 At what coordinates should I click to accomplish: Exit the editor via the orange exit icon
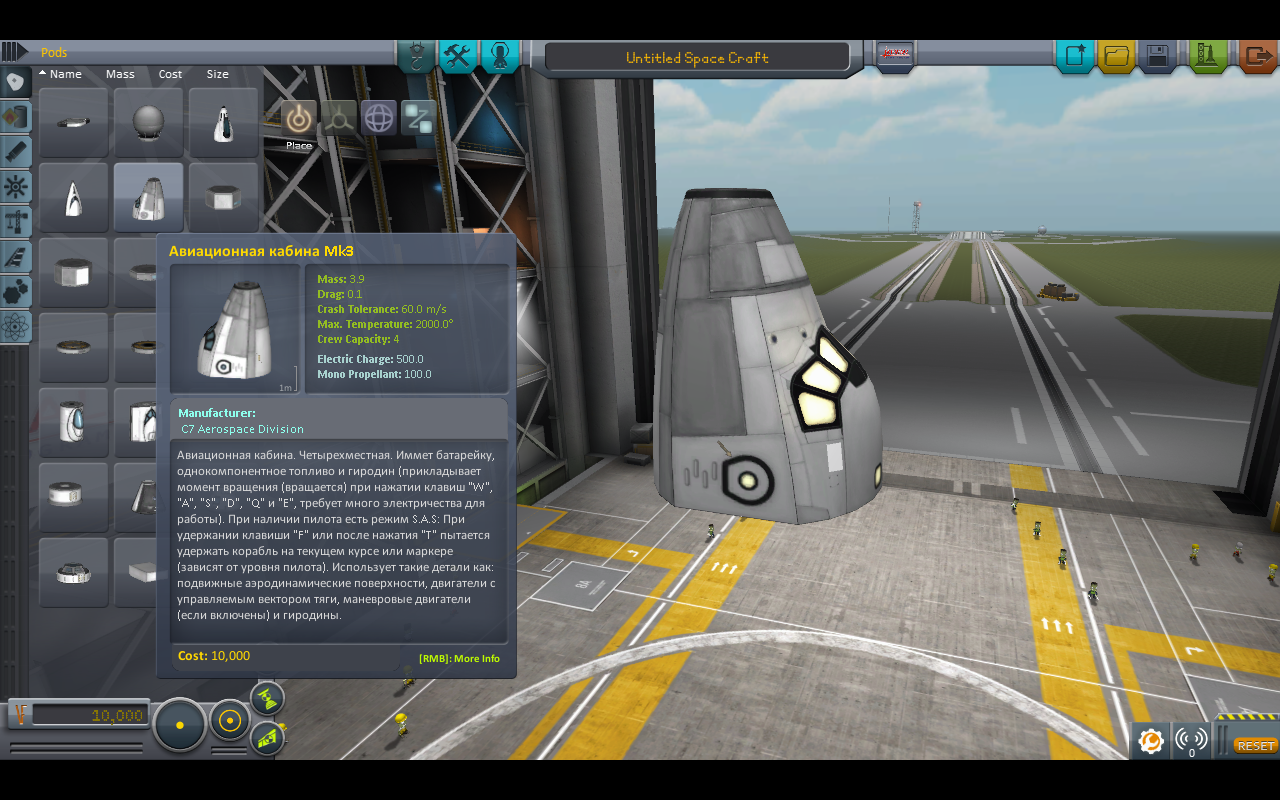click(1257, 57)
